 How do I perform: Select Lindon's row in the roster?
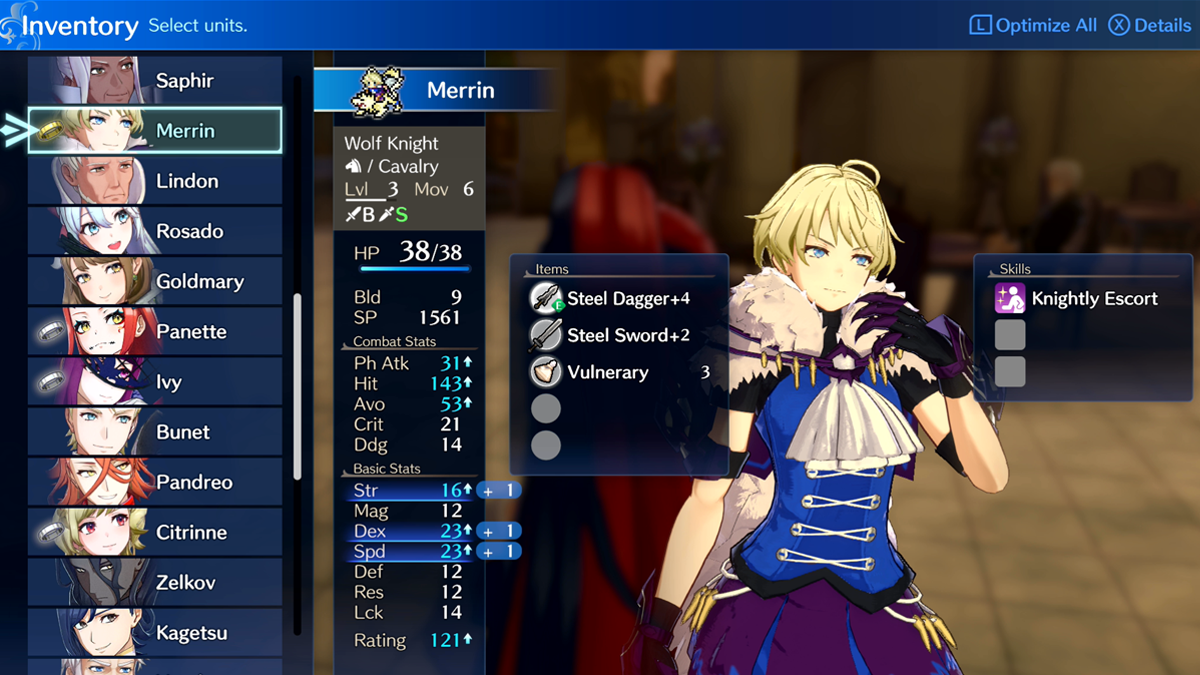[x=155, y=181]
